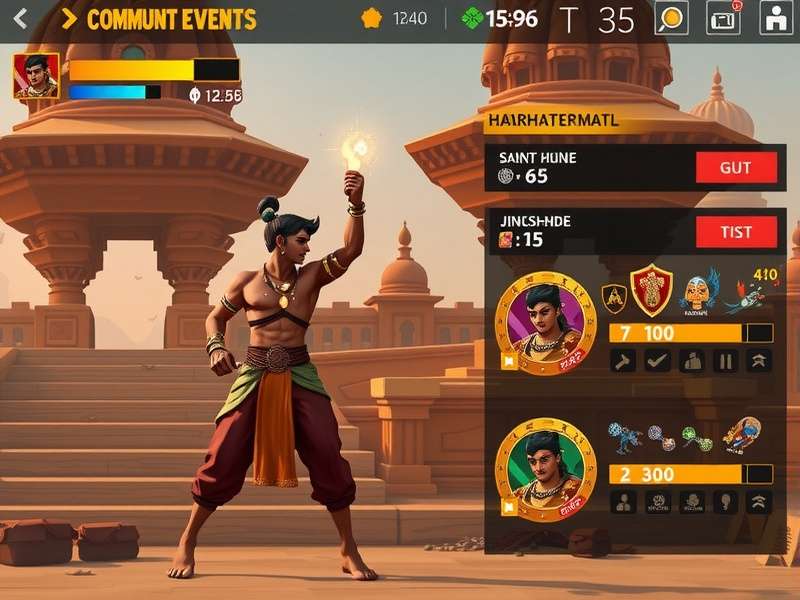Click the green clover gem currency icon
This screenshot has height=600, width=800.
[472, 18]
